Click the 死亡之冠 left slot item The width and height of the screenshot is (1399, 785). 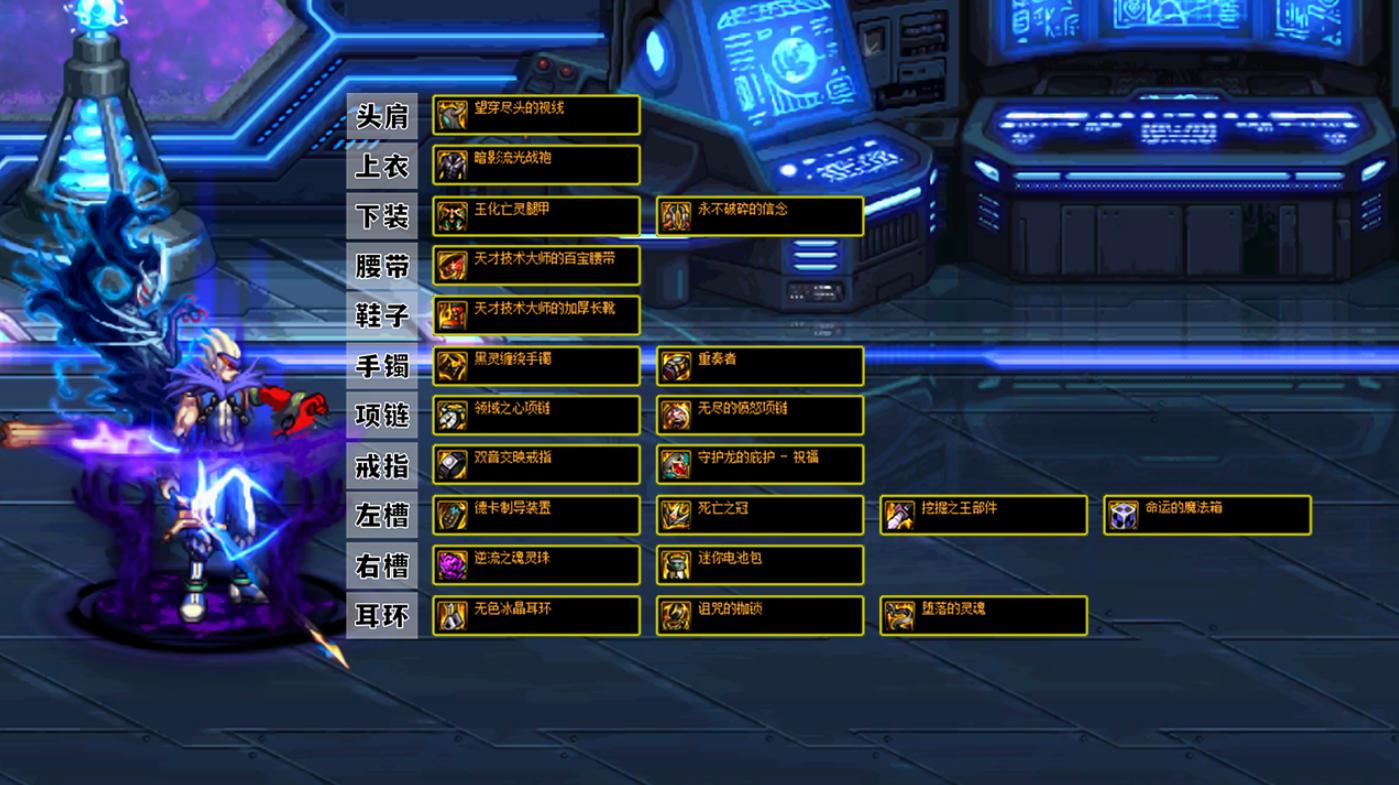click(x=760, y=515)
